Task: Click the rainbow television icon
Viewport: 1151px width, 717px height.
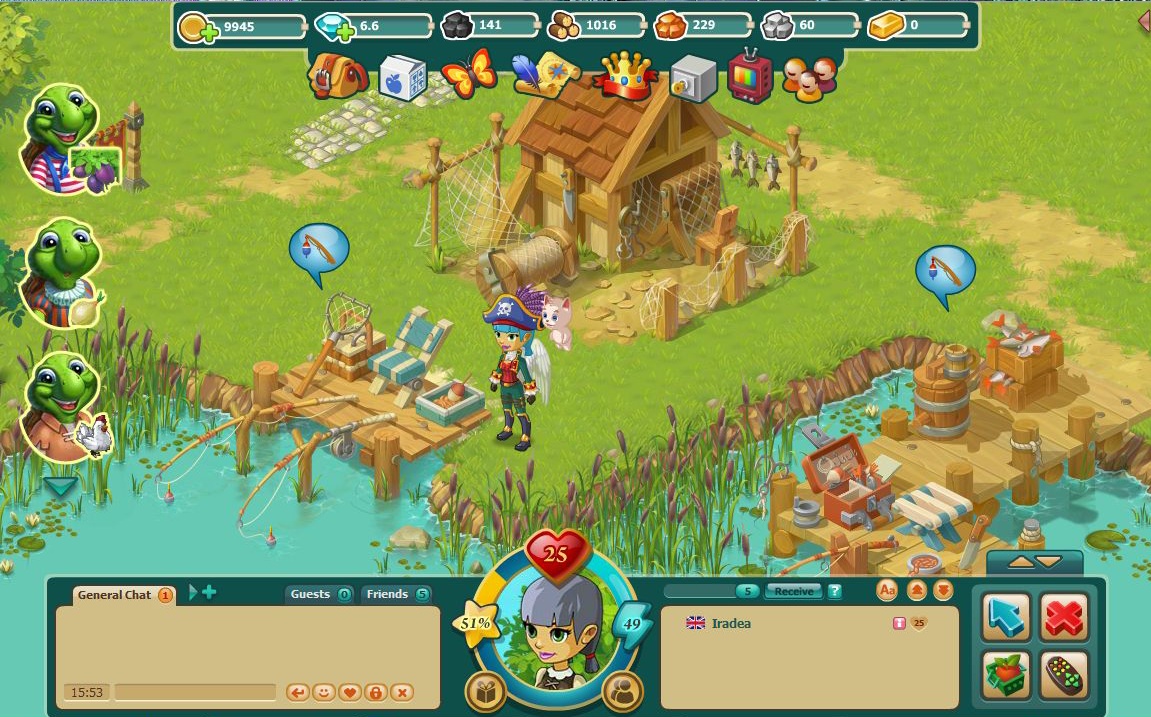Action: click(x=749, y=76)
